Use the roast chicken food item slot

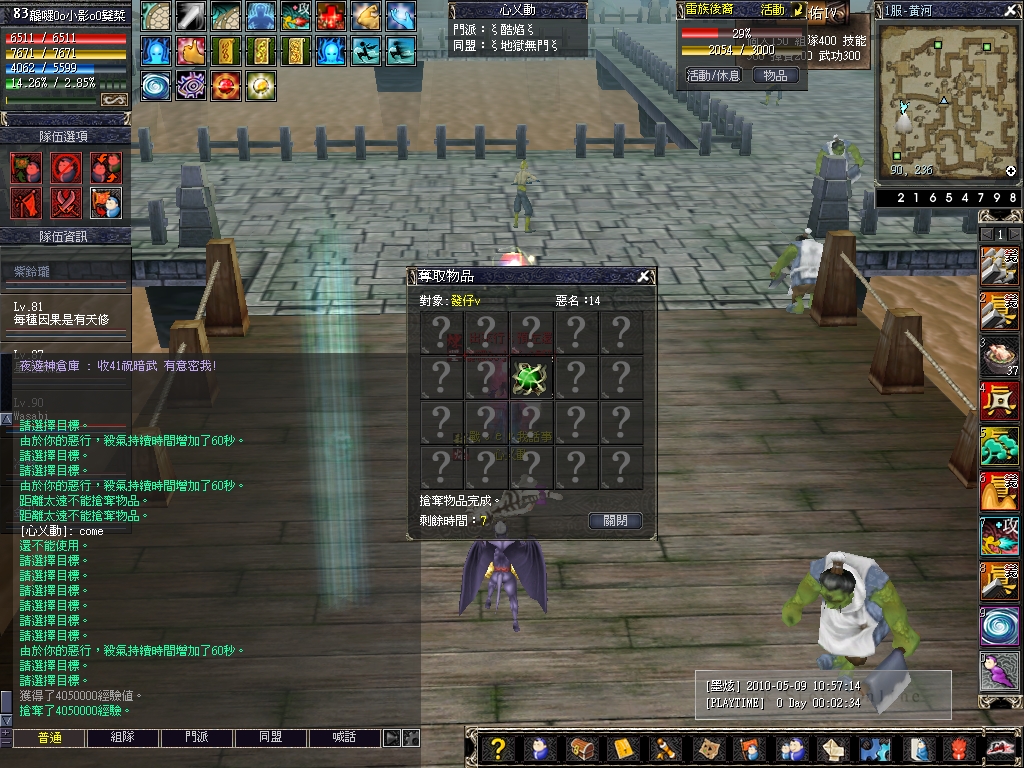(999, 356)
